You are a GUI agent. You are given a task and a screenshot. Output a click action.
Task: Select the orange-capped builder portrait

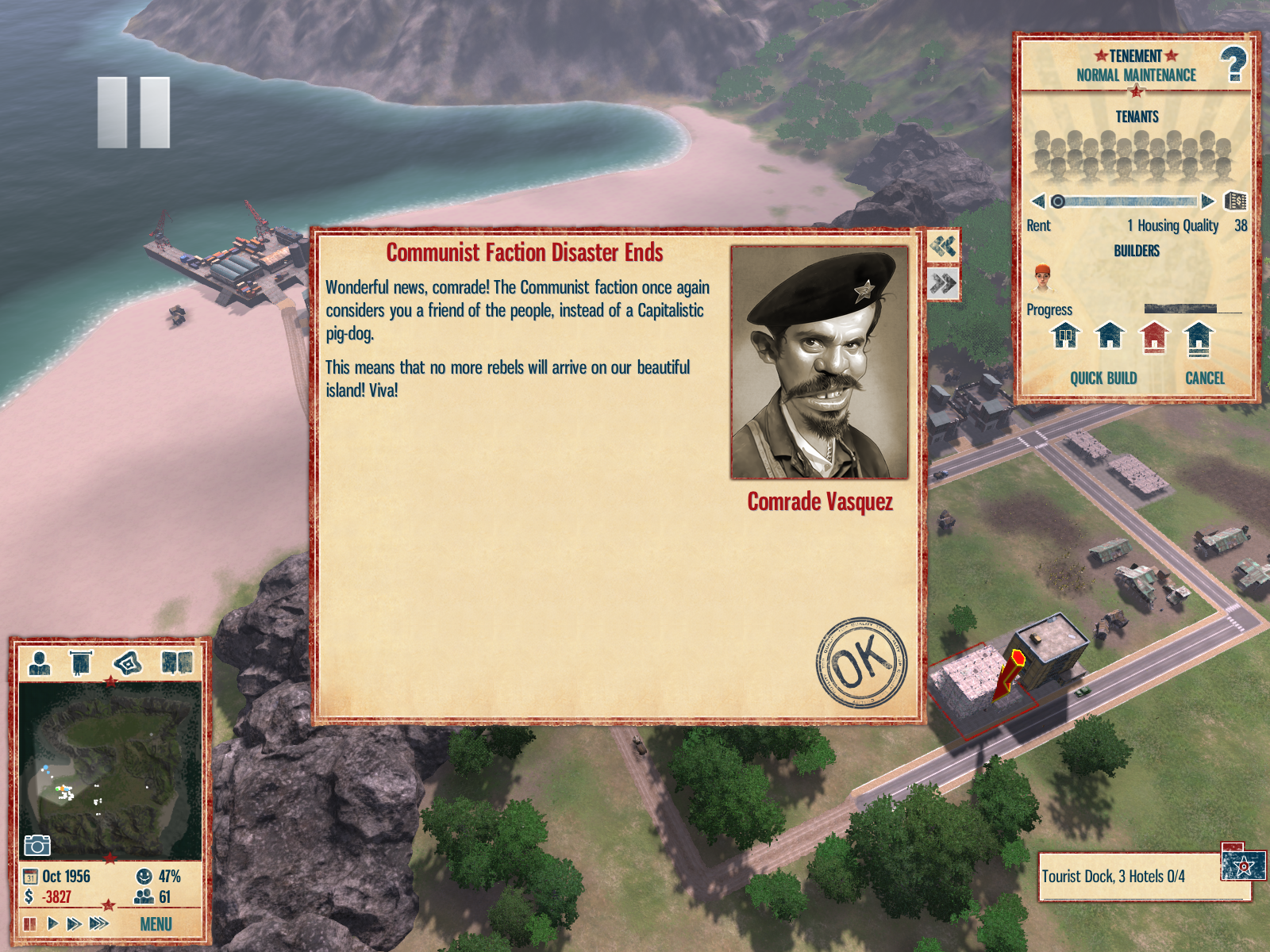(1043, 278)
